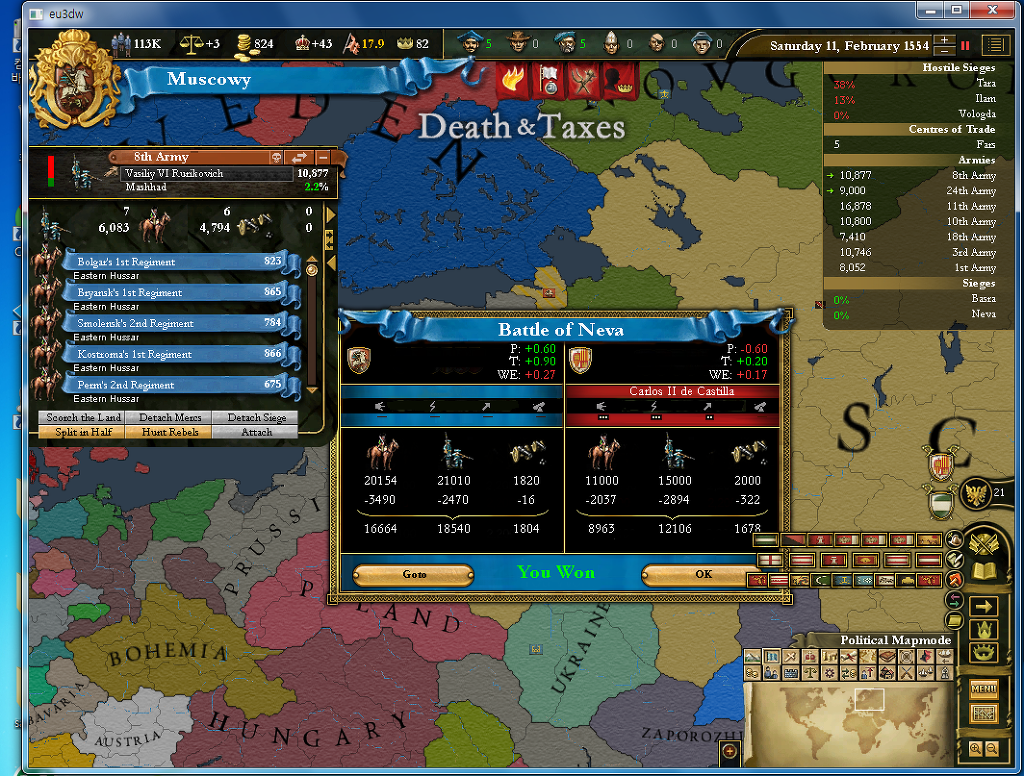Open the flame alert banner

(x=514, y=83)
